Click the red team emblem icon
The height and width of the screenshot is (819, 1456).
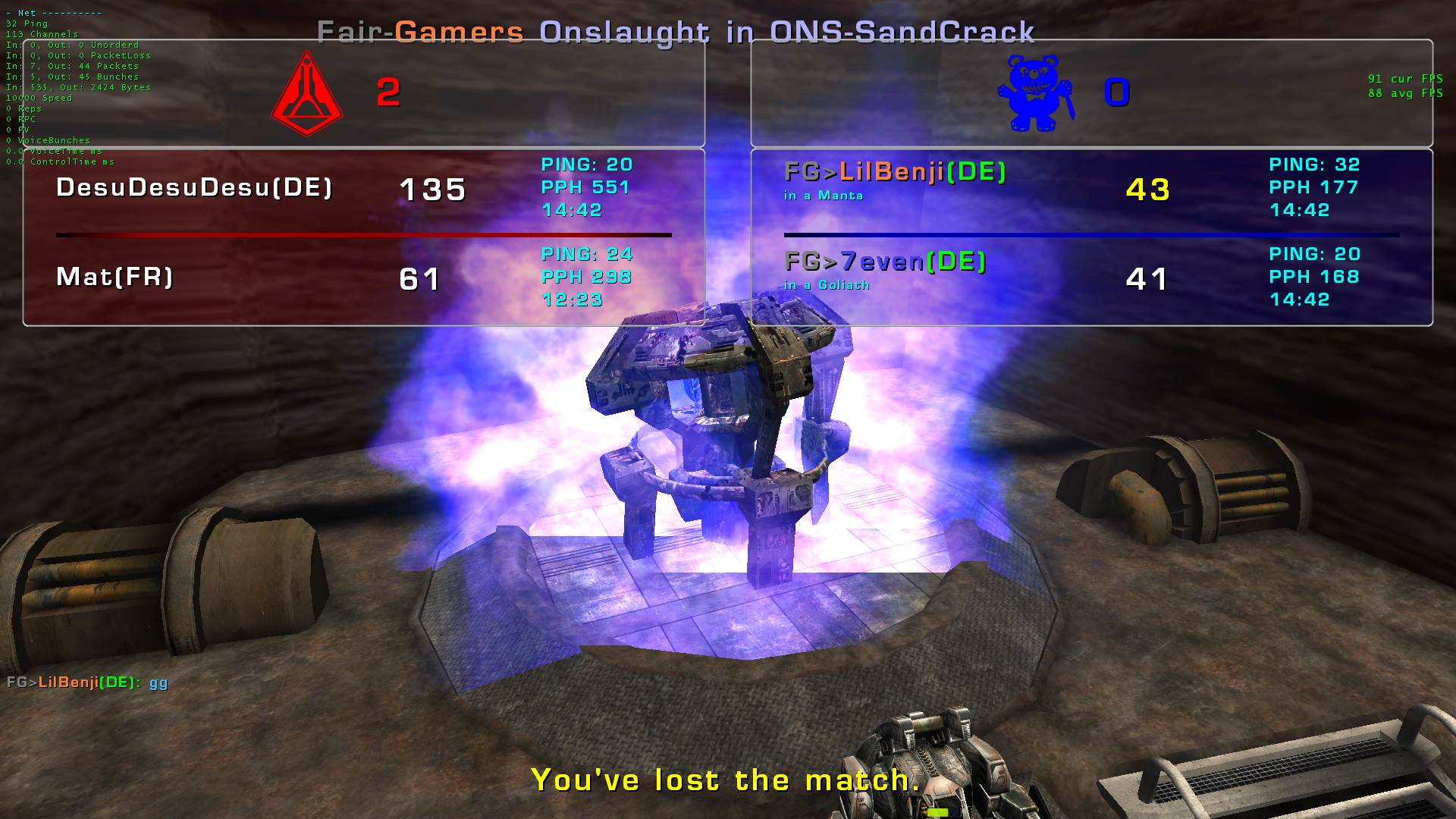(x=307, y=93)
